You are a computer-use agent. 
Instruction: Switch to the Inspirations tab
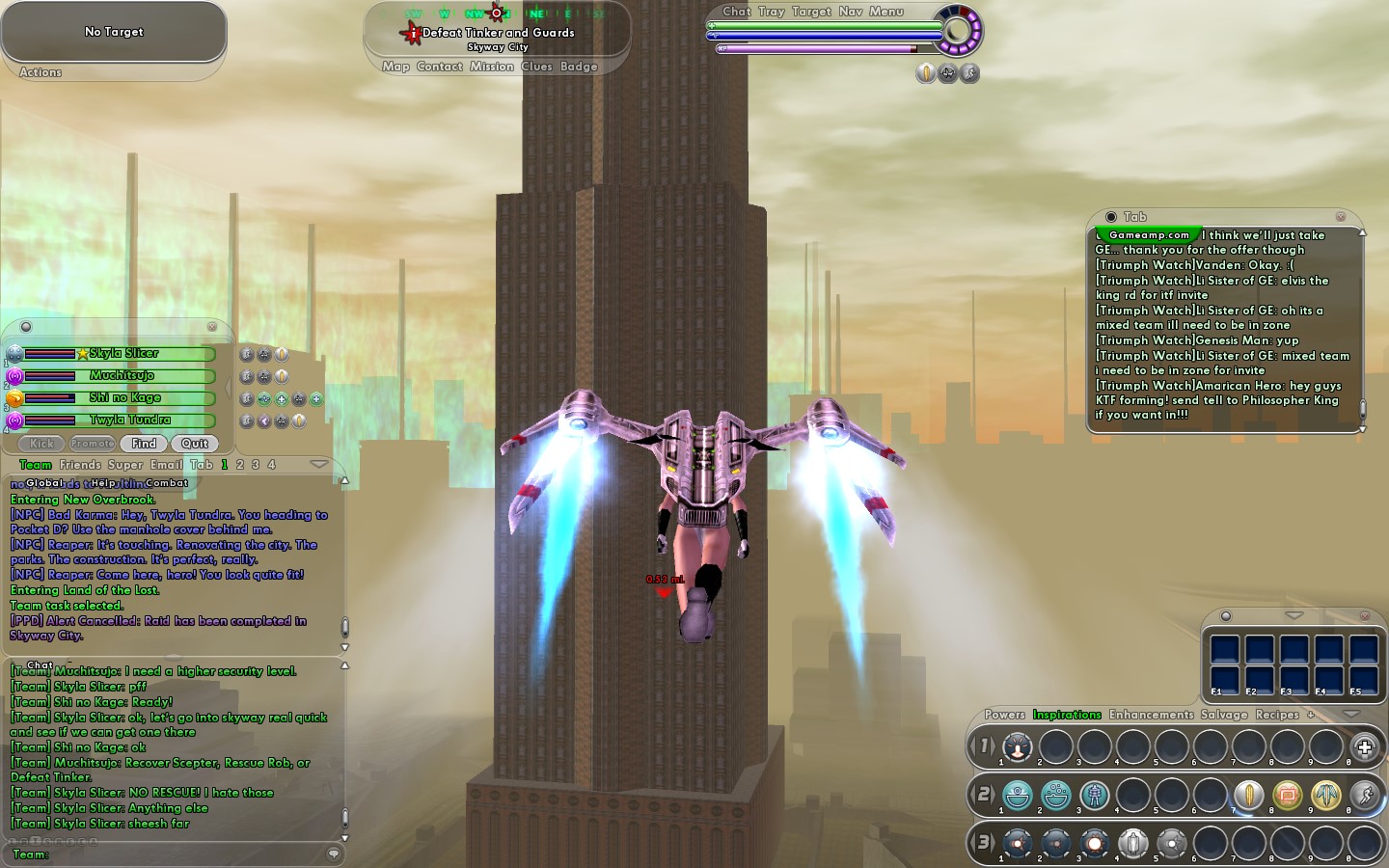coord(1067,715)
